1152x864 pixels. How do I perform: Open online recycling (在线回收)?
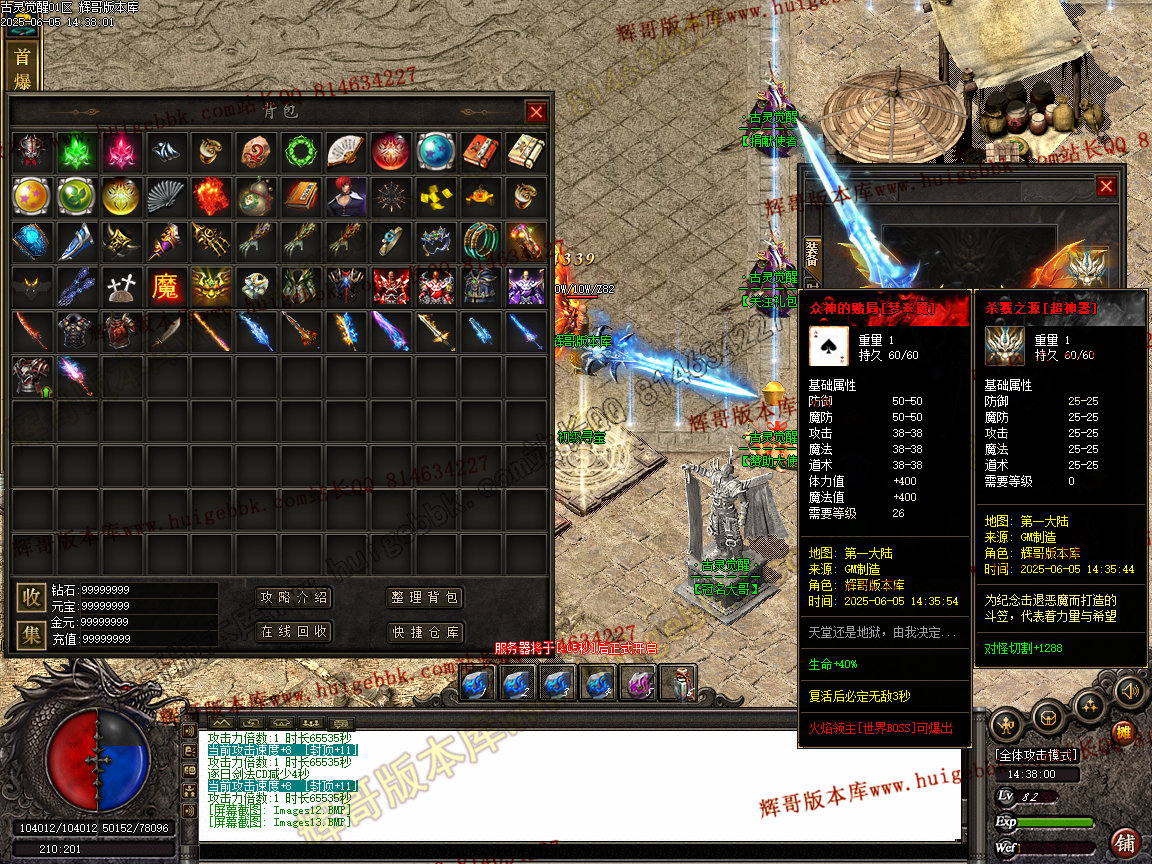(x=293, y=632)
